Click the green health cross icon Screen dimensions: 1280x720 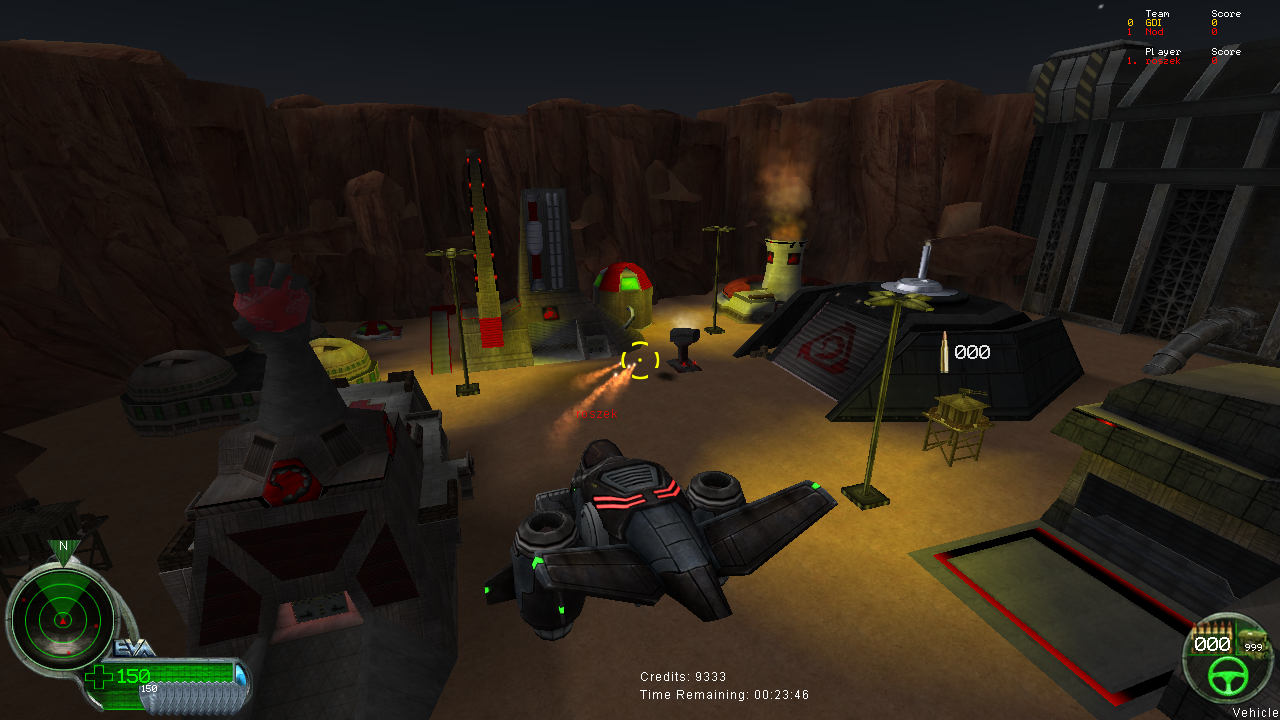(99, 677)
